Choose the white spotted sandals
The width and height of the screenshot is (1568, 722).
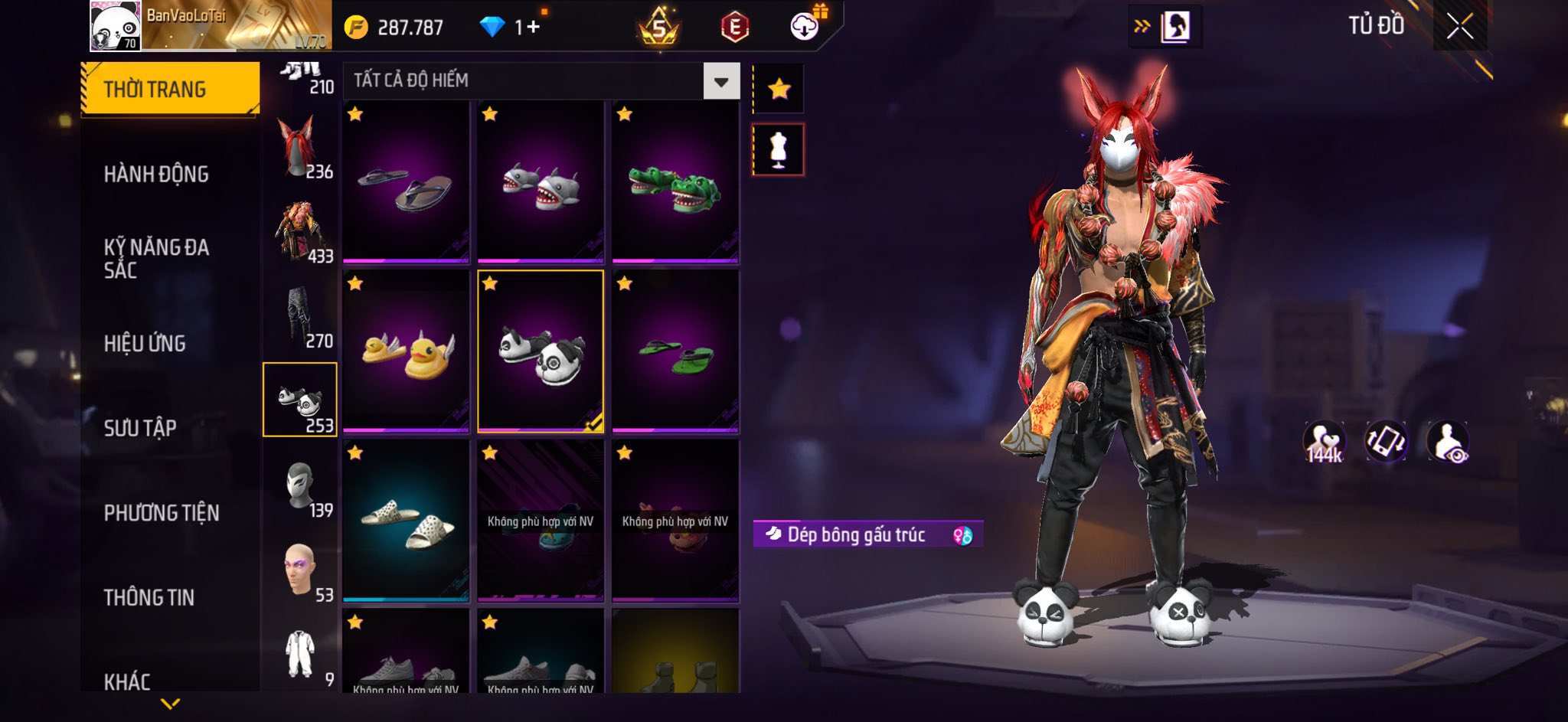click(406, 521)
